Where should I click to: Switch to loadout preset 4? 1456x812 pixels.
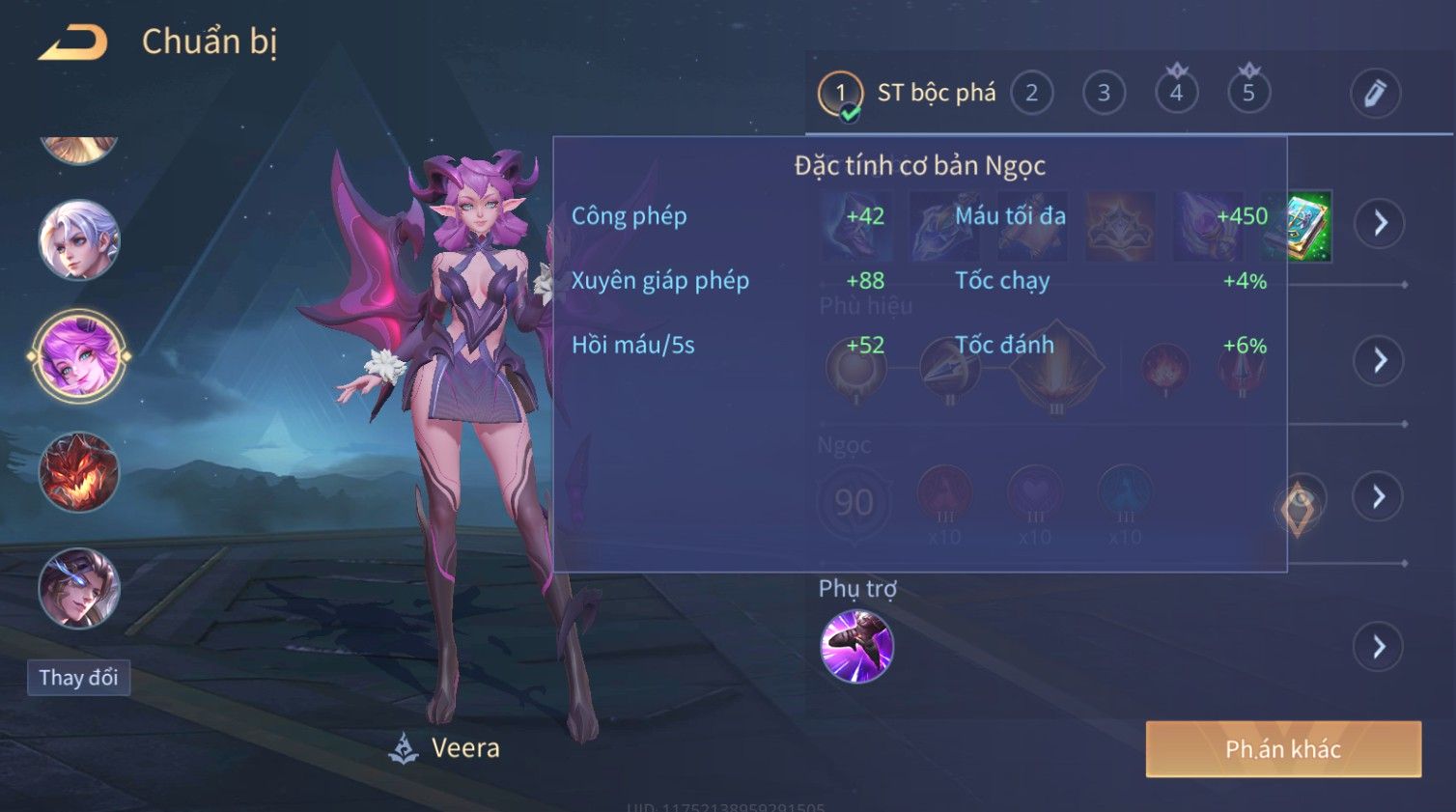[x=1176, y=94]
